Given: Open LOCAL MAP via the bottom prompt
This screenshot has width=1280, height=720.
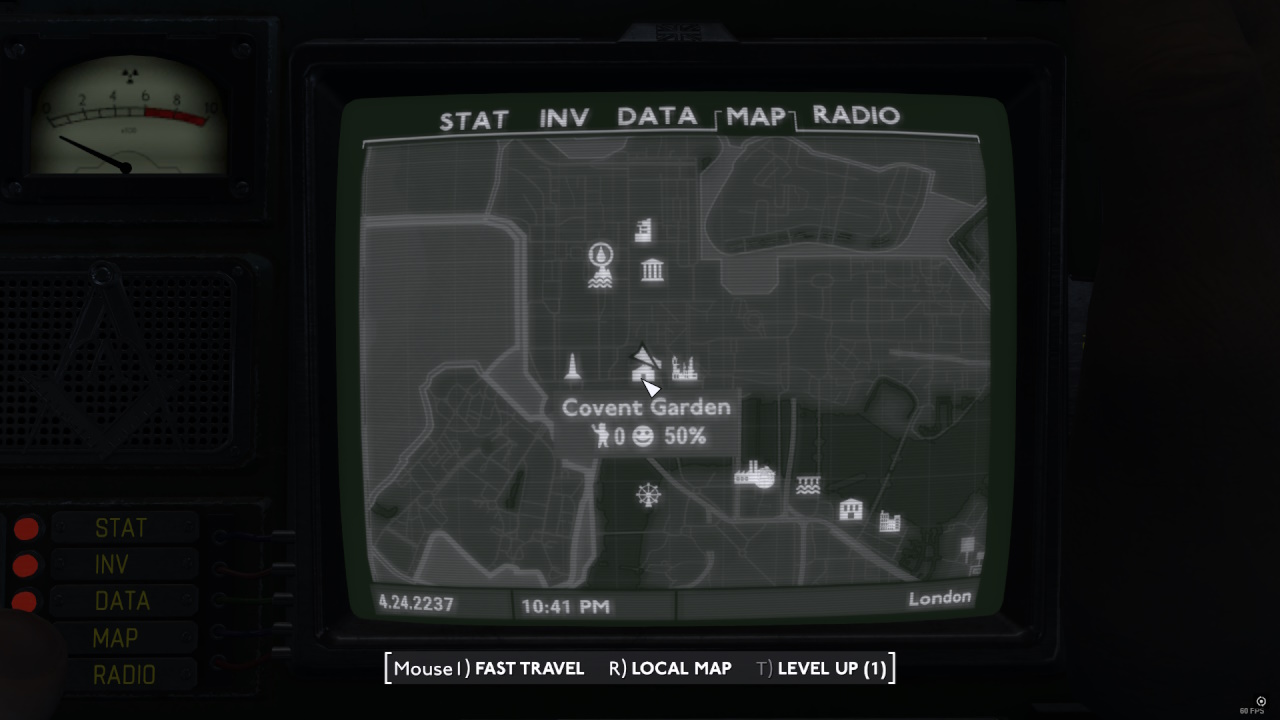Looking at the screenshot, I should (x=683, y=668).
